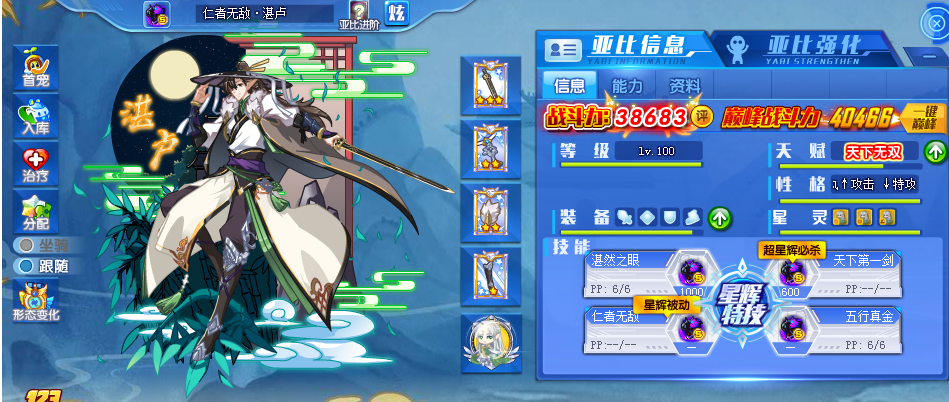This screenshot has width=949, height=402.
Task: Switch to the 能力 (ability) tab
Action: [x=627, y=86]
